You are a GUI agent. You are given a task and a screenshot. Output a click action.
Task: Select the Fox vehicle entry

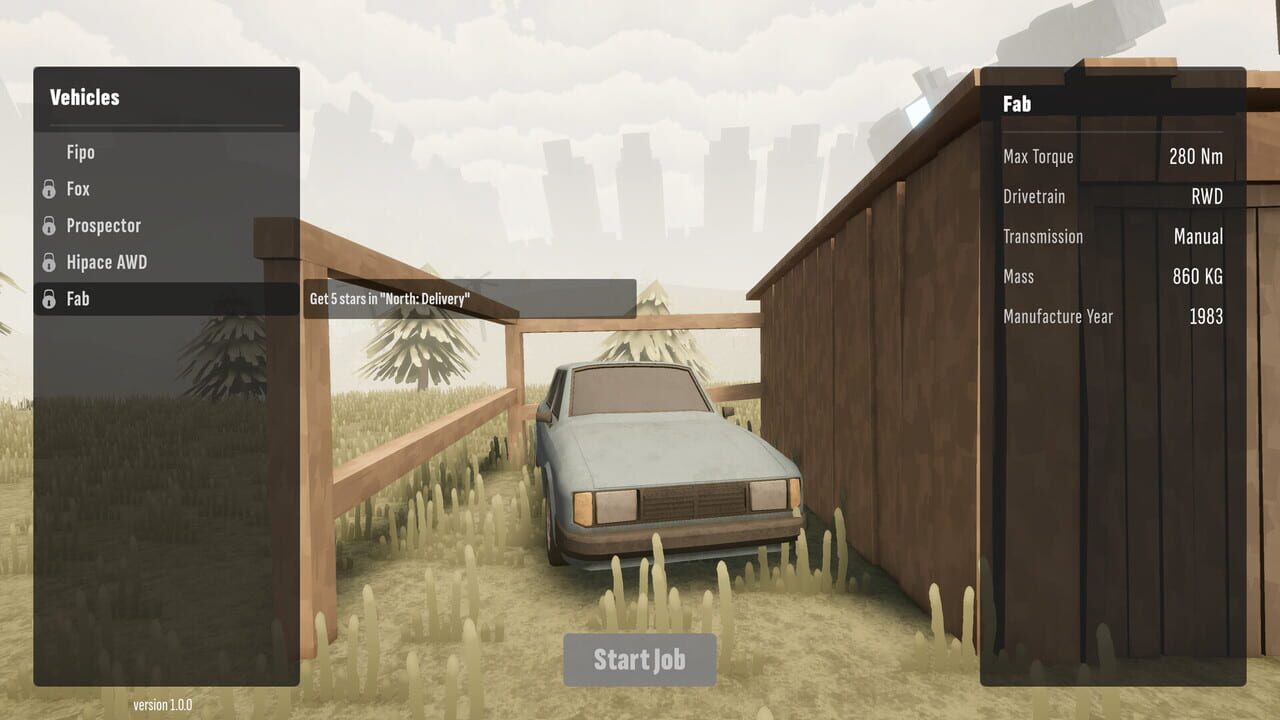click(78, 189)
